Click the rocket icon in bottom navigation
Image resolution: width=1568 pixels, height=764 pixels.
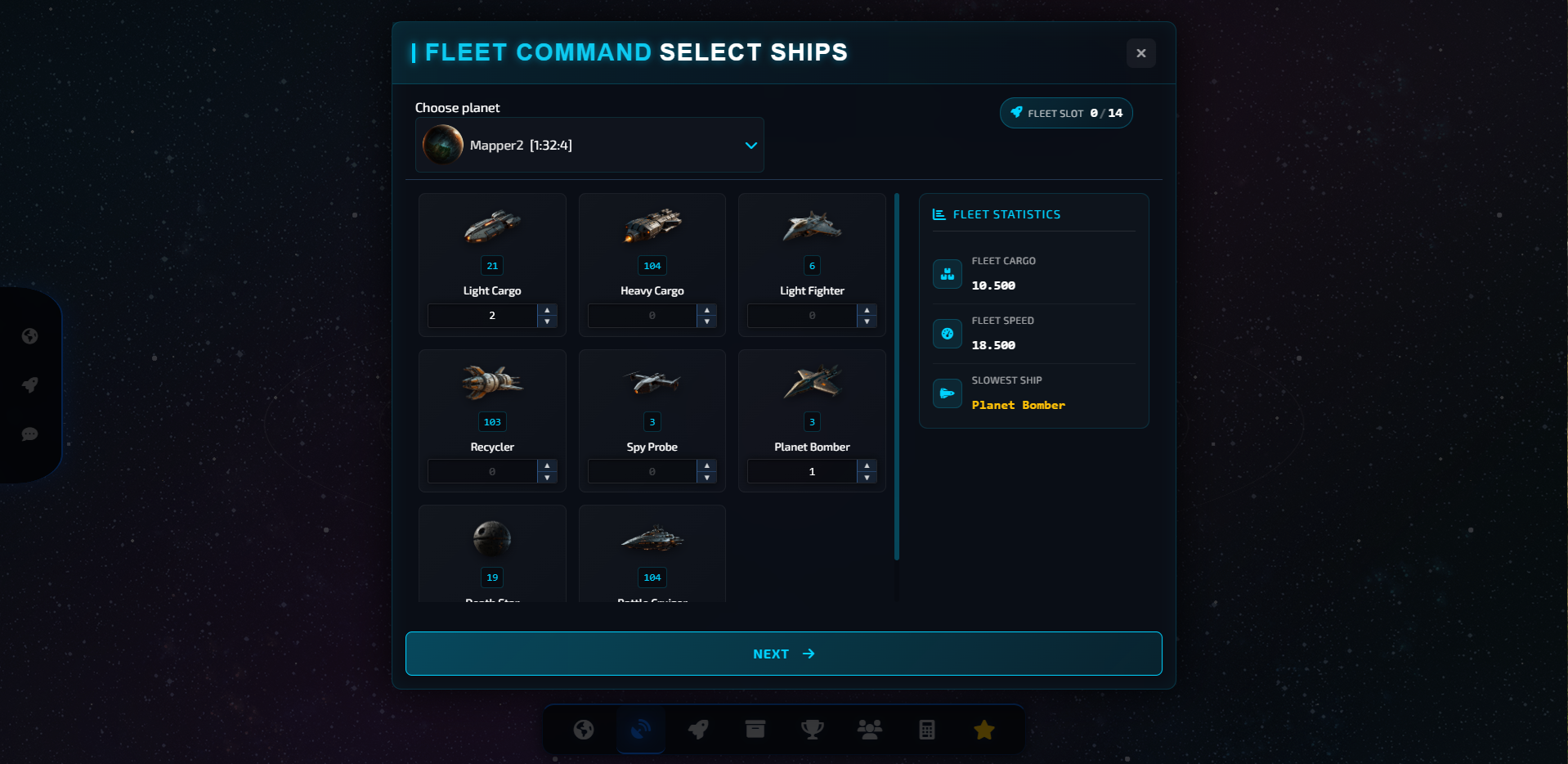pos(697,729)
